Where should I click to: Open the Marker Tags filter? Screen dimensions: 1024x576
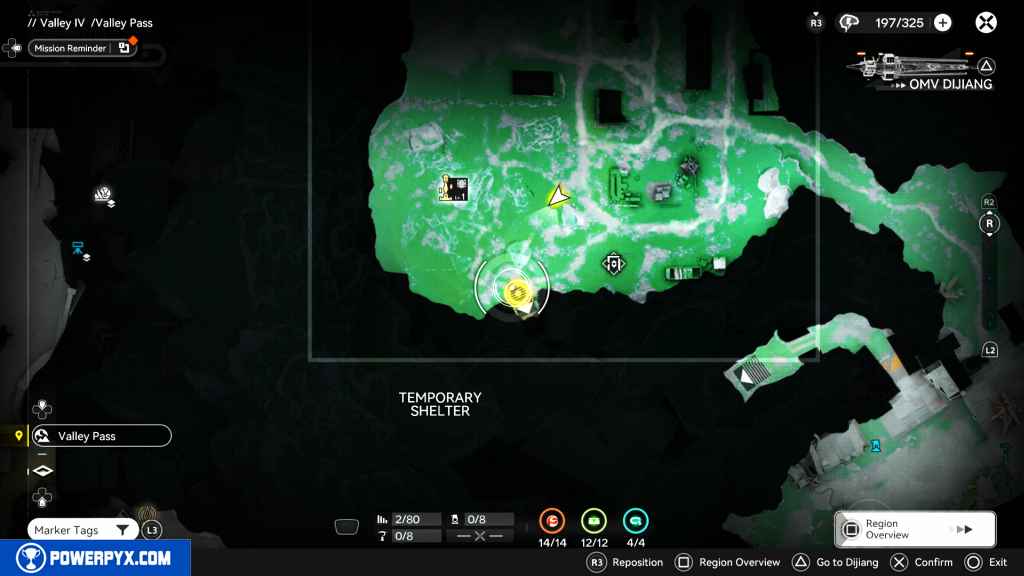(x=82, y=530)
